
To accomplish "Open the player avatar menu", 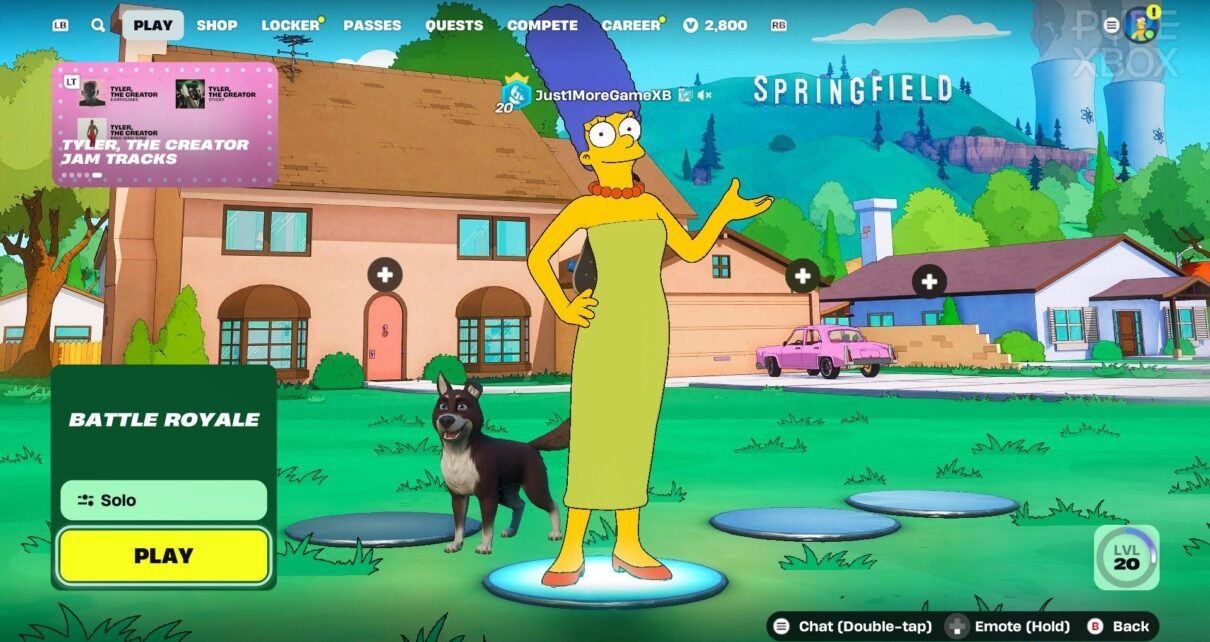I will point(1140,25).
